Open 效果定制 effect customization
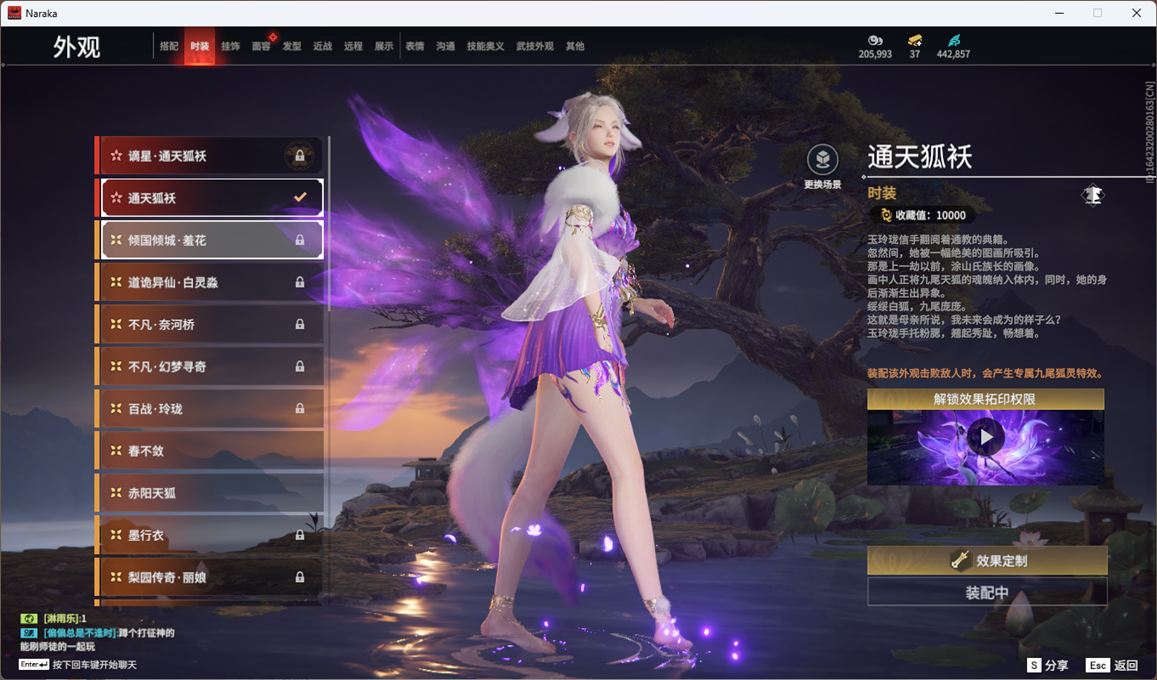This screenshot has width=1157, height=680. pyautogui.click(x=987, y=561)
